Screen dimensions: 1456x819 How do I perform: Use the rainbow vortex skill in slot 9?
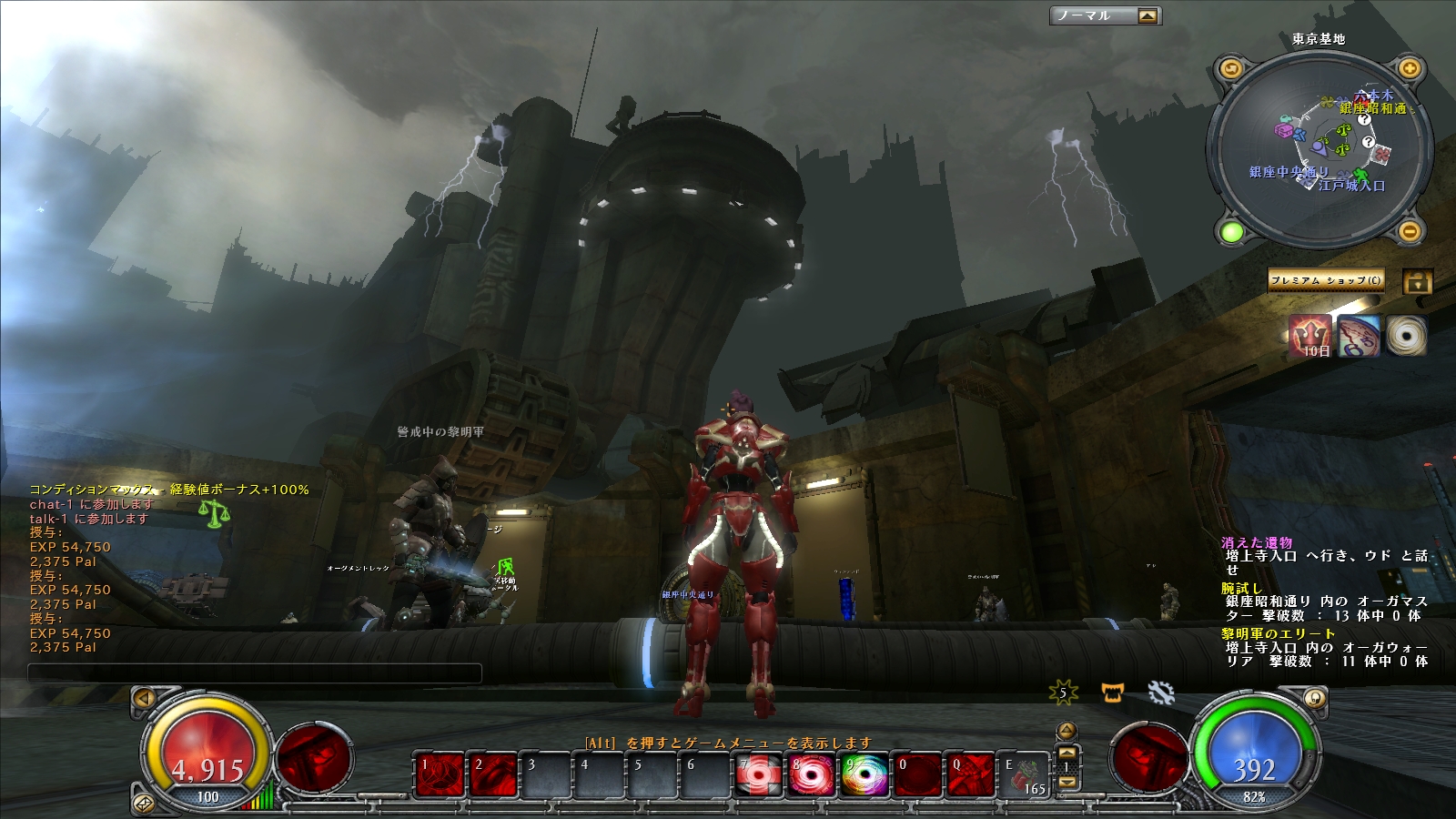[x=864, y=774]
